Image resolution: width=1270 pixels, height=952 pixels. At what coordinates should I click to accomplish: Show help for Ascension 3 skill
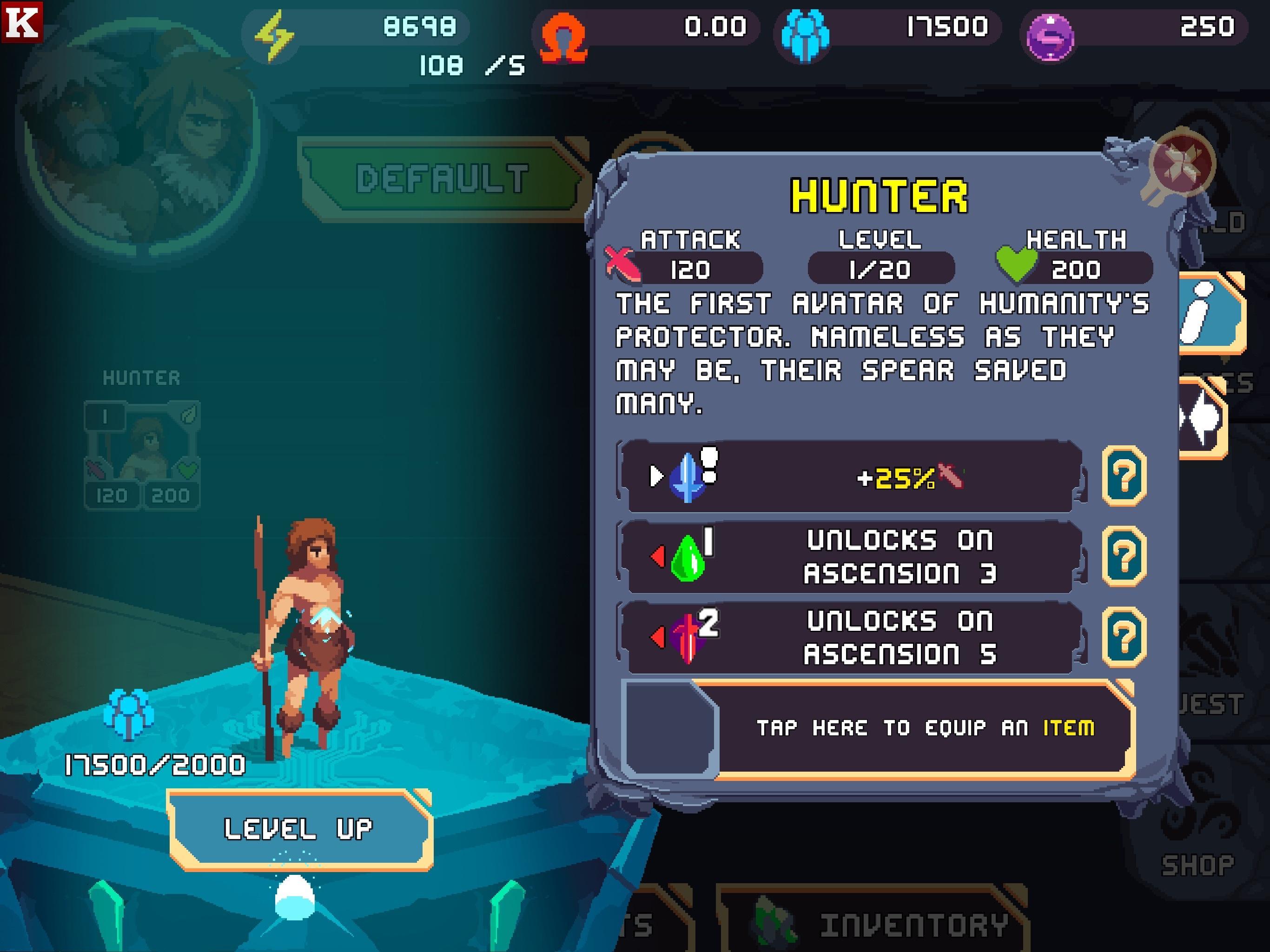(x=1124, y=556)
